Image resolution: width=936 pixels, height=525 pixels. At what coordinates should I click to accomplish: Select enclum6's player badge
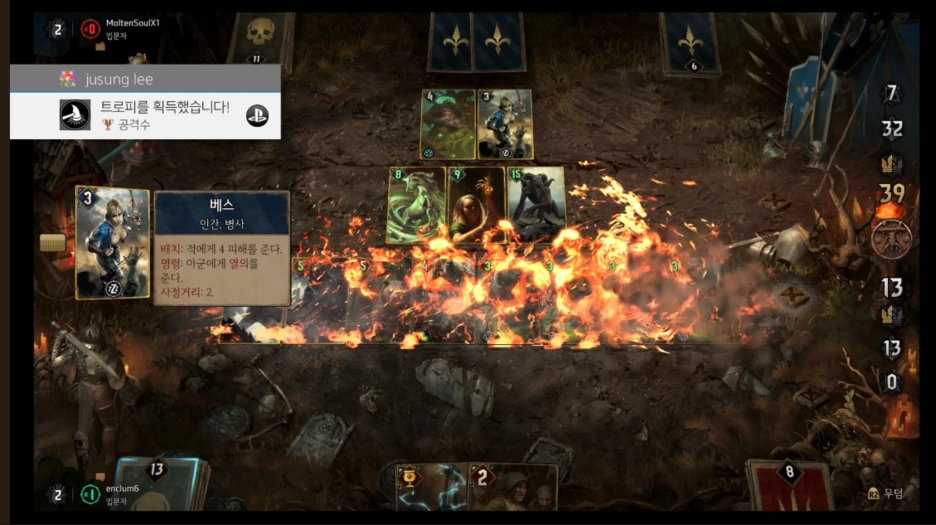tap(91, 495)
